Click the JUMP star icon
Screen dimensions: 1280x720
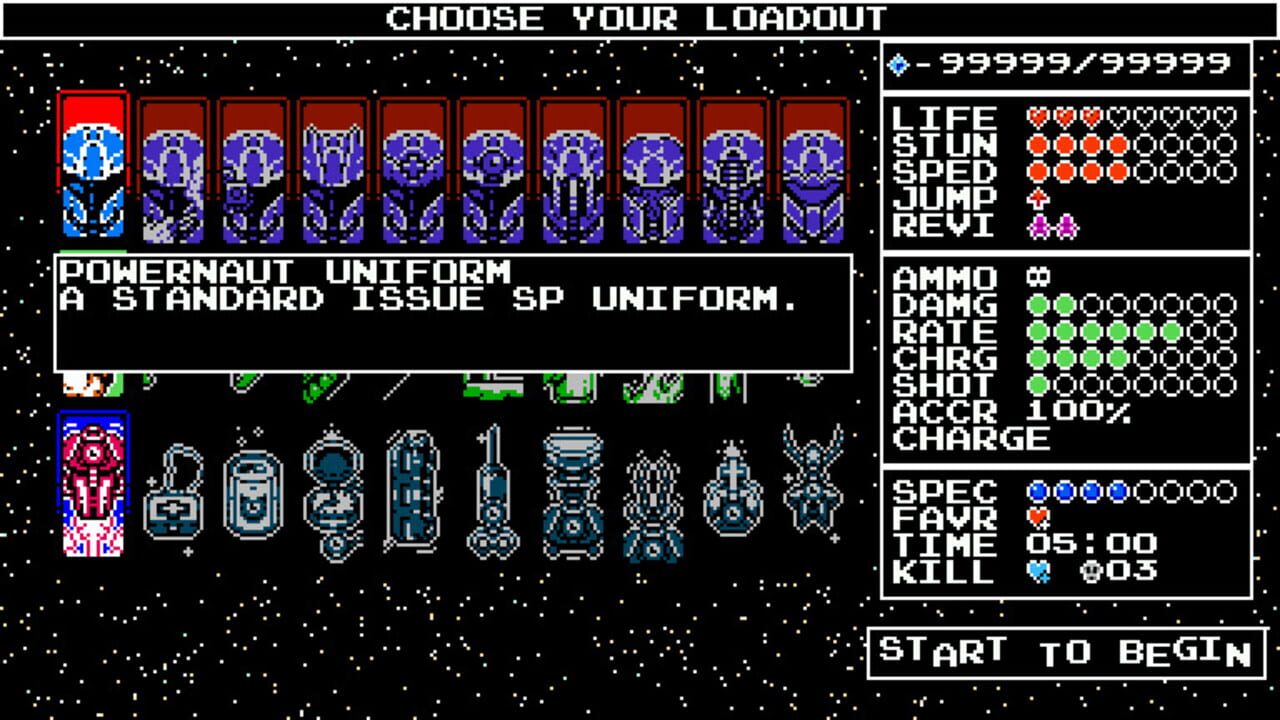[x=1038, y=198]
